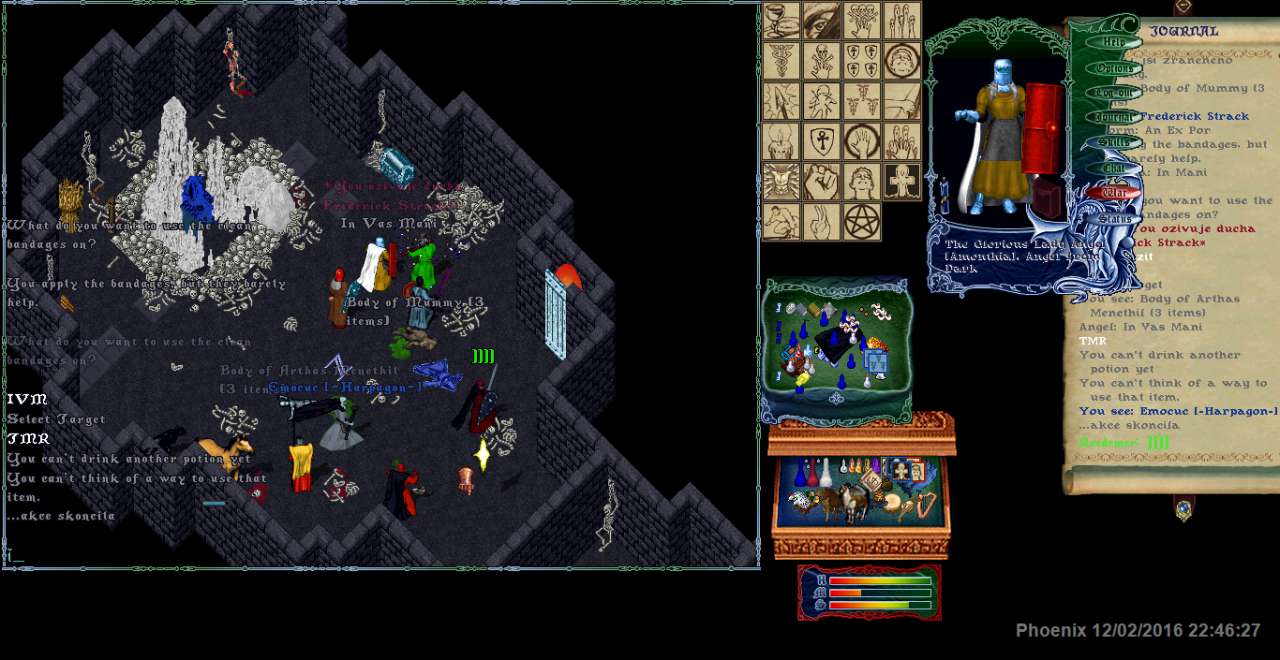Cast the four ankh shields spell
Screen dimensions: 1280x660
(x=862, y=61)
